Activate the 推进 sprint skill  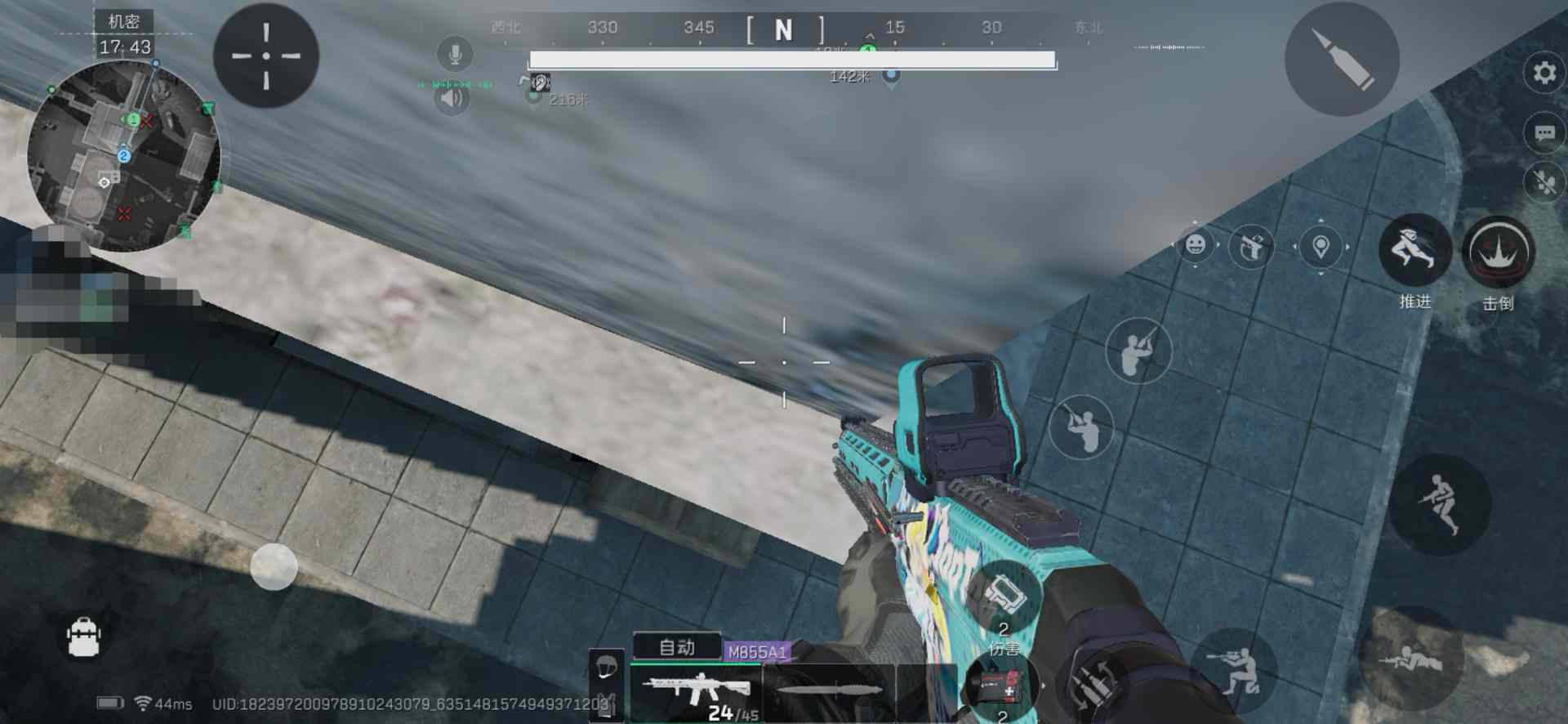1414,250
